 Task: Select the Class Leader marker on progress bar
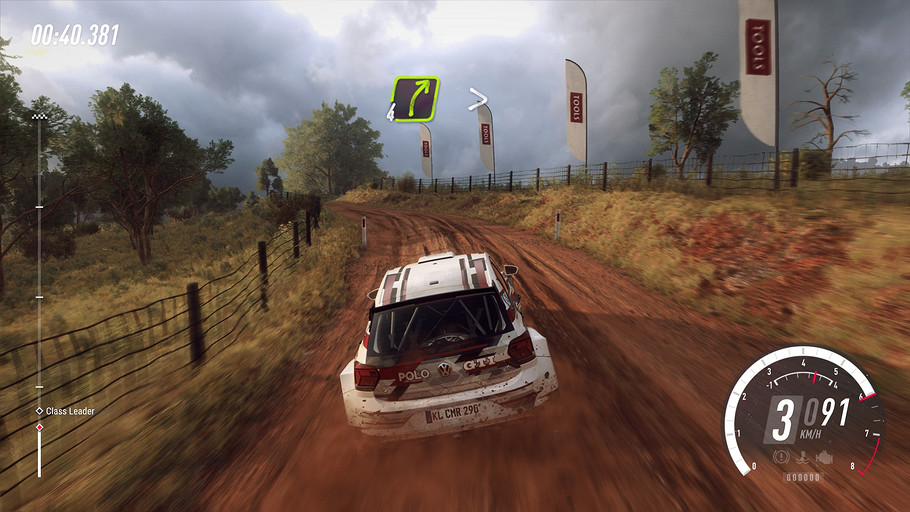pos(40,411)
